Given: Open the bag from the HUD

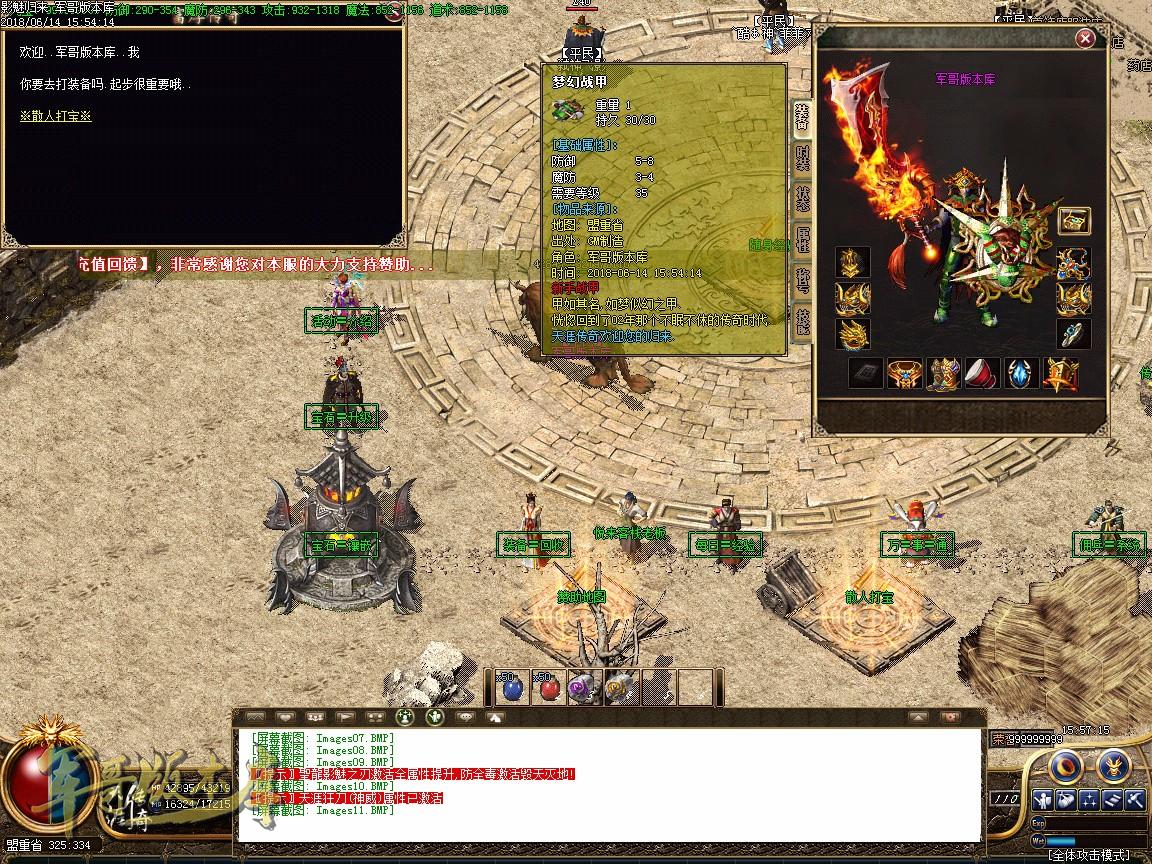Looking at the screenshot, I should [x=1066, y=799].
